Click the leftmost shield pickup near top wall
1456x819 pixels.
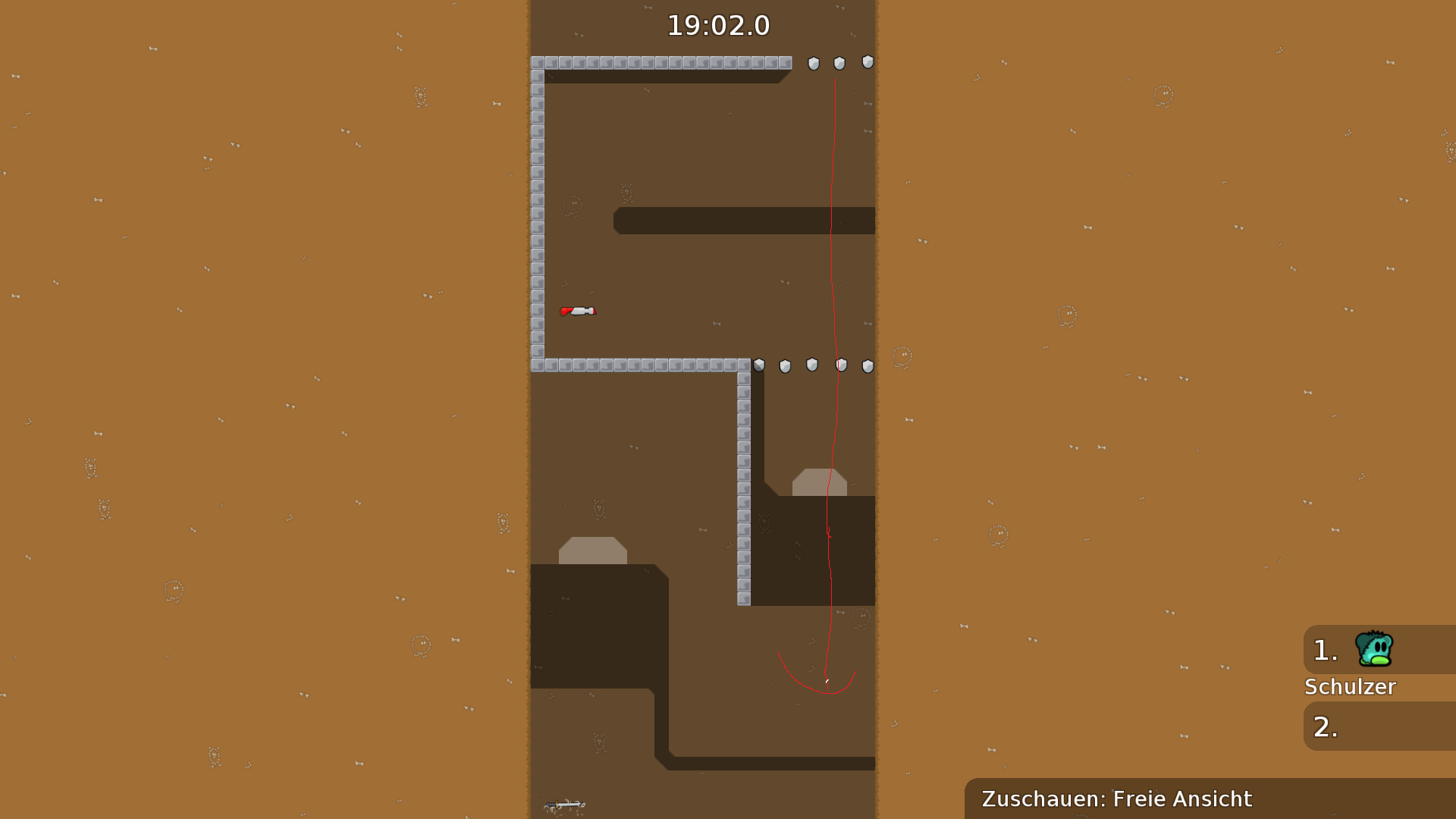pos(813,64)
